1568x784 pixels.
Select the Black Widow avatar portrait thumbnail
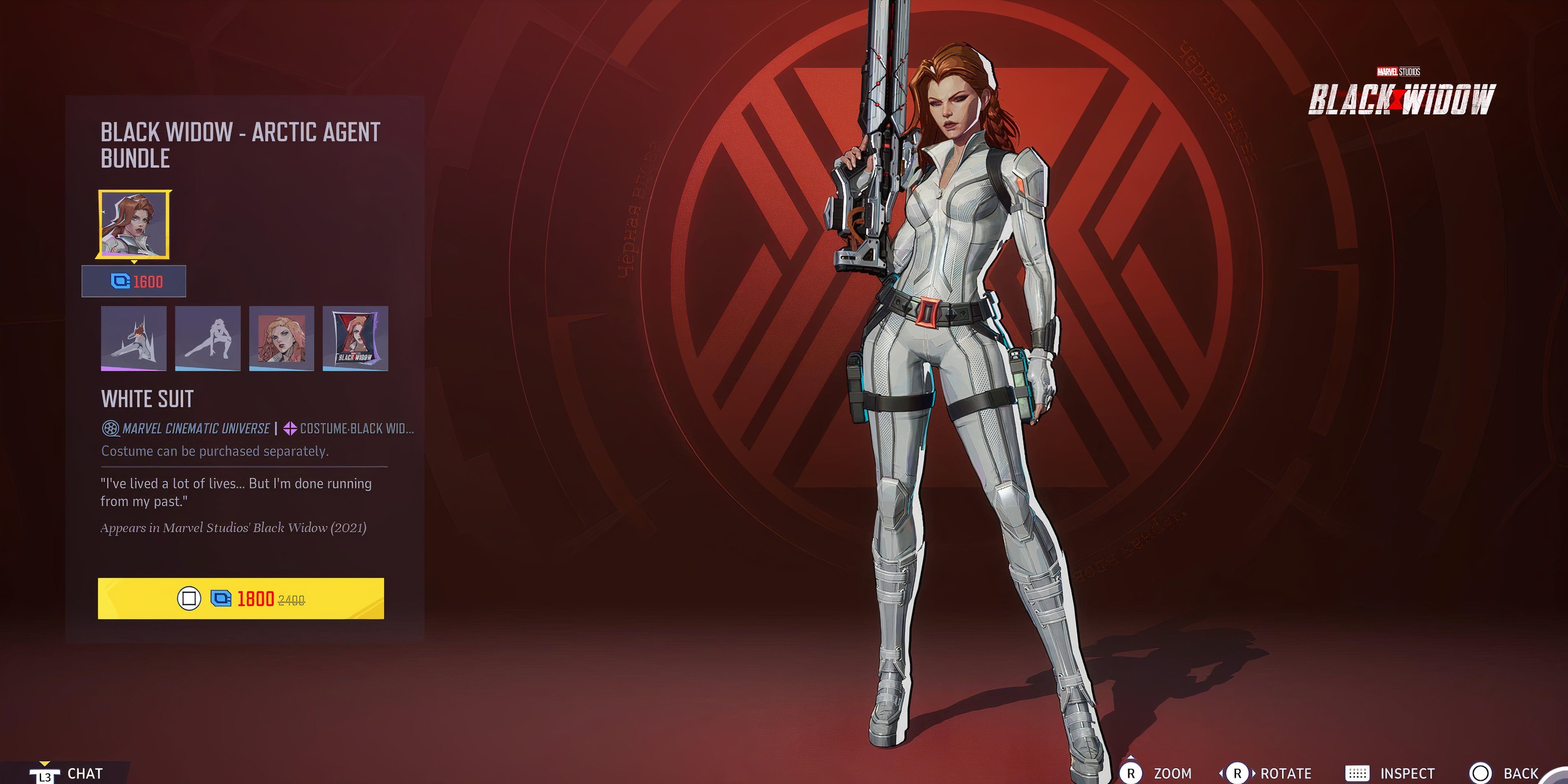point(281,339)
